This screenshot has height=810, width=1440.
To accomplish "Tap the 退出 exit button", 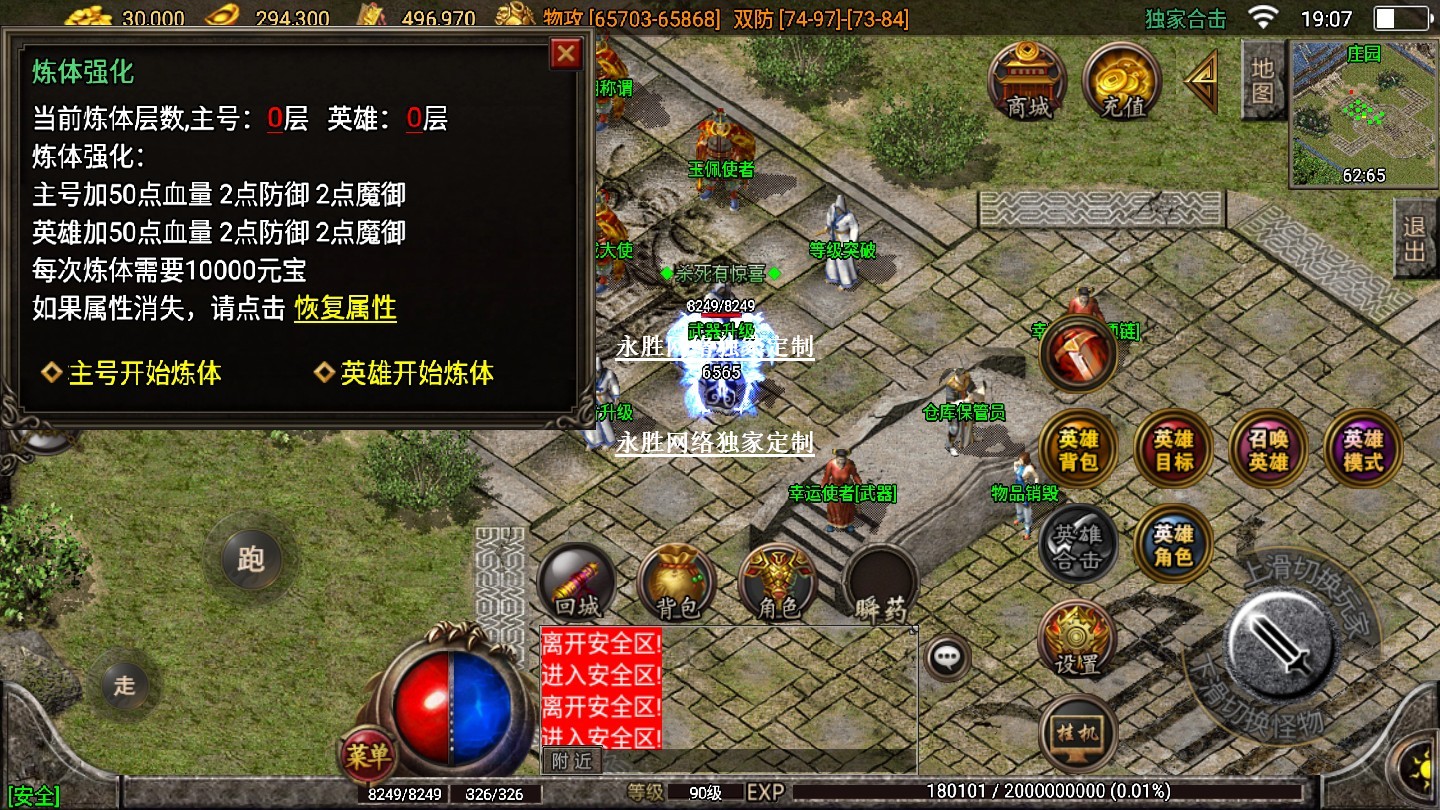I will 1415,238.
